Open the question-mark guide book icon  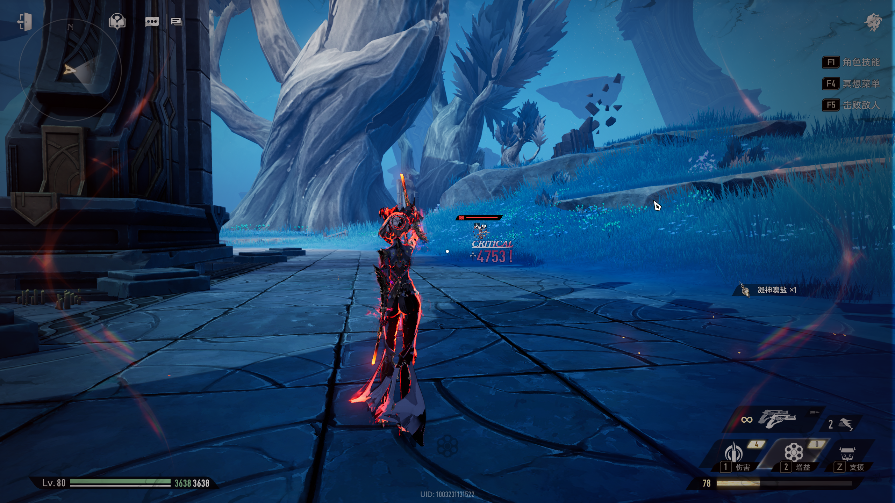(x=117, y=20)
